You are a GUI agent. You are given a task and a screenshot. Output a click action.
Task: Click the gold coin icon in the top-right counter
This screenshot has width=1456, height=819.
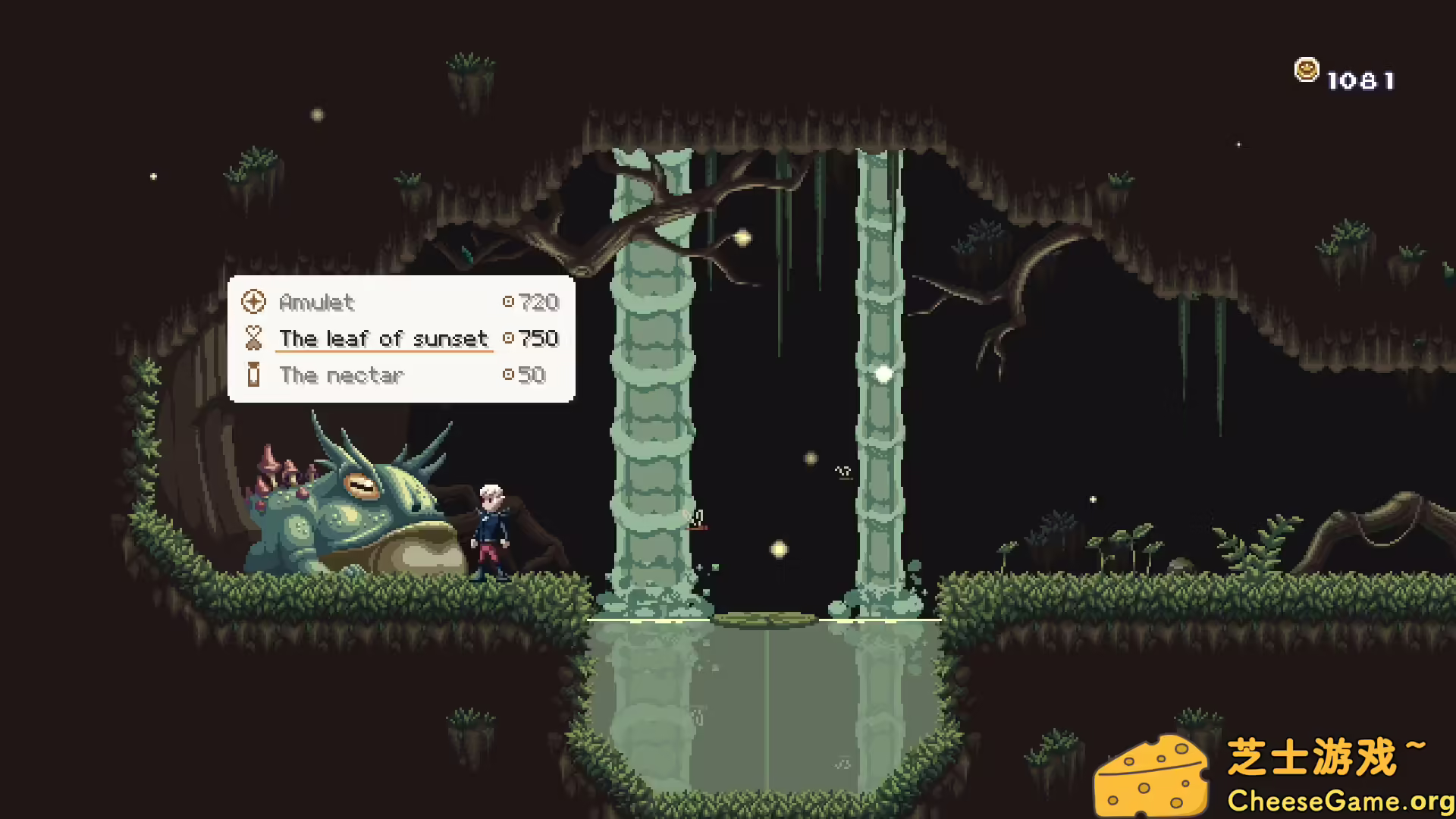click(1306, 68)
